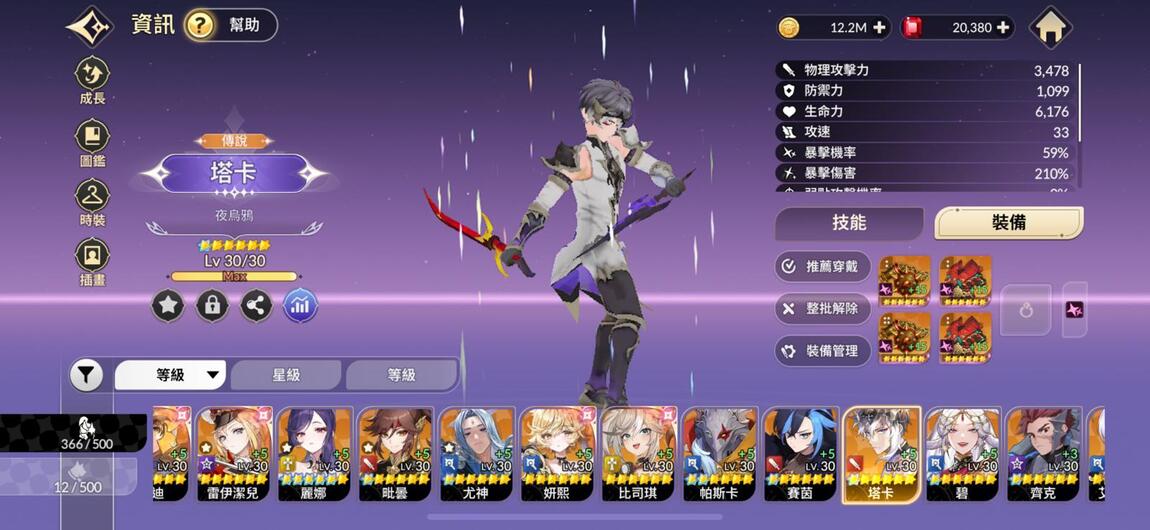Open the 成長 growth menu
1150x530 pixels.
[x=93, y=80]
